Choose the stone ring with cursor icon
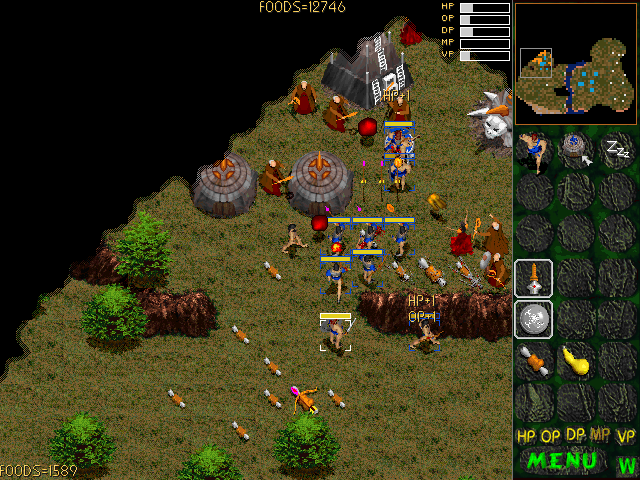This screenshot has height=480, width=640. pyautogui.click(x=577, y=150)
